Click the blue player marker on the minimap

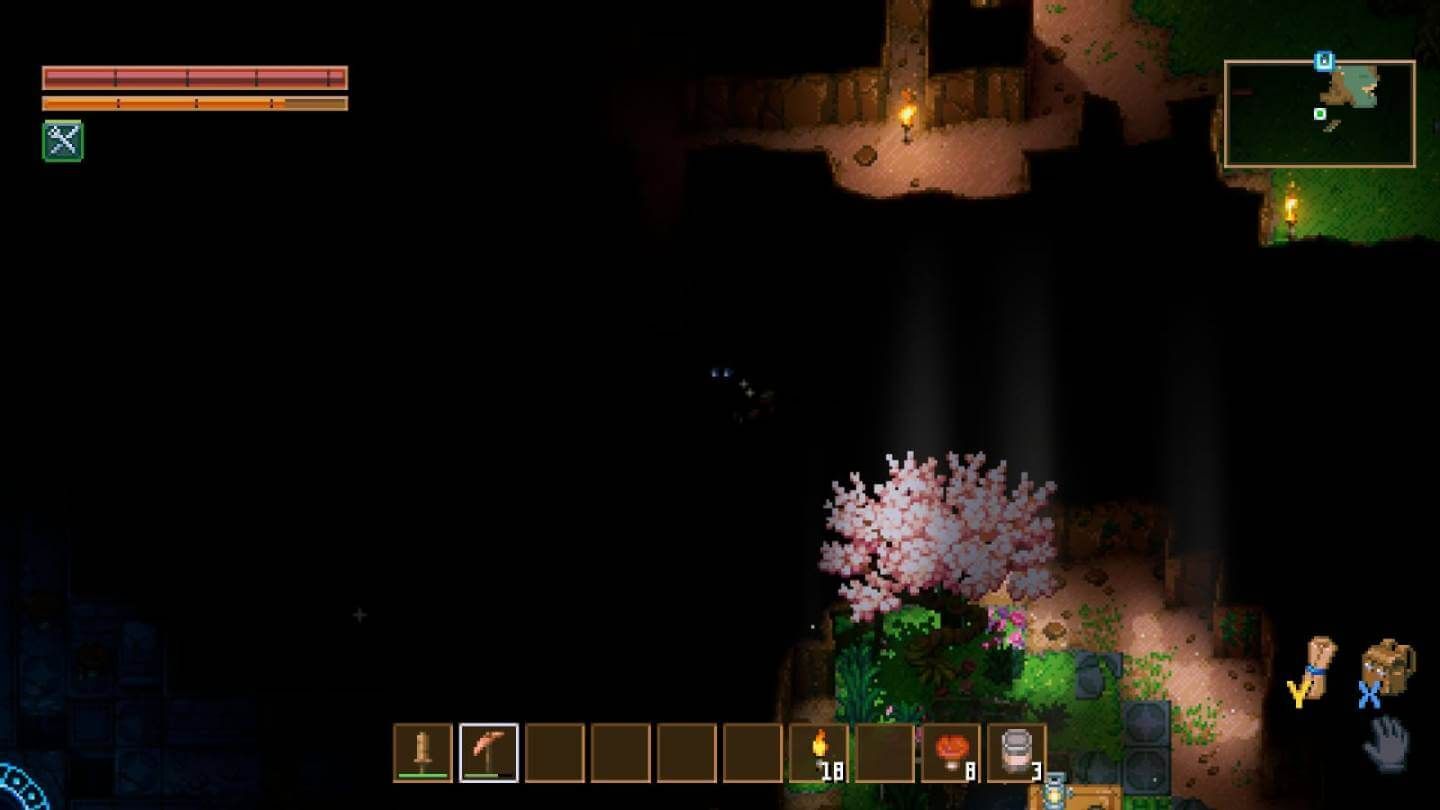click(1324, 61)
